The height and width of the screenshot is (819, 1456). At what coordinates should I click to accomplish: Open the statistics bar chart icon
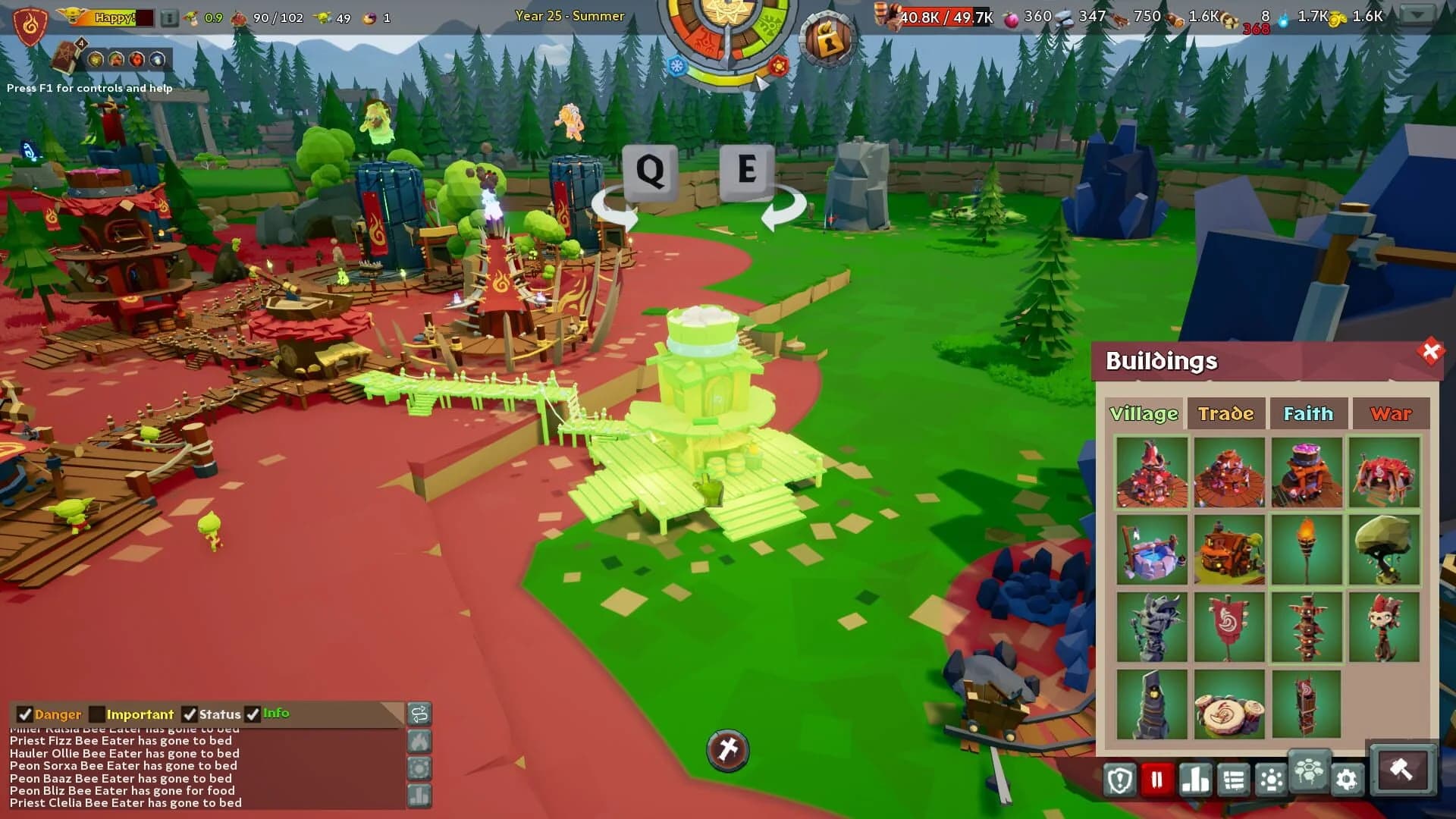[x=1194, y=780]
